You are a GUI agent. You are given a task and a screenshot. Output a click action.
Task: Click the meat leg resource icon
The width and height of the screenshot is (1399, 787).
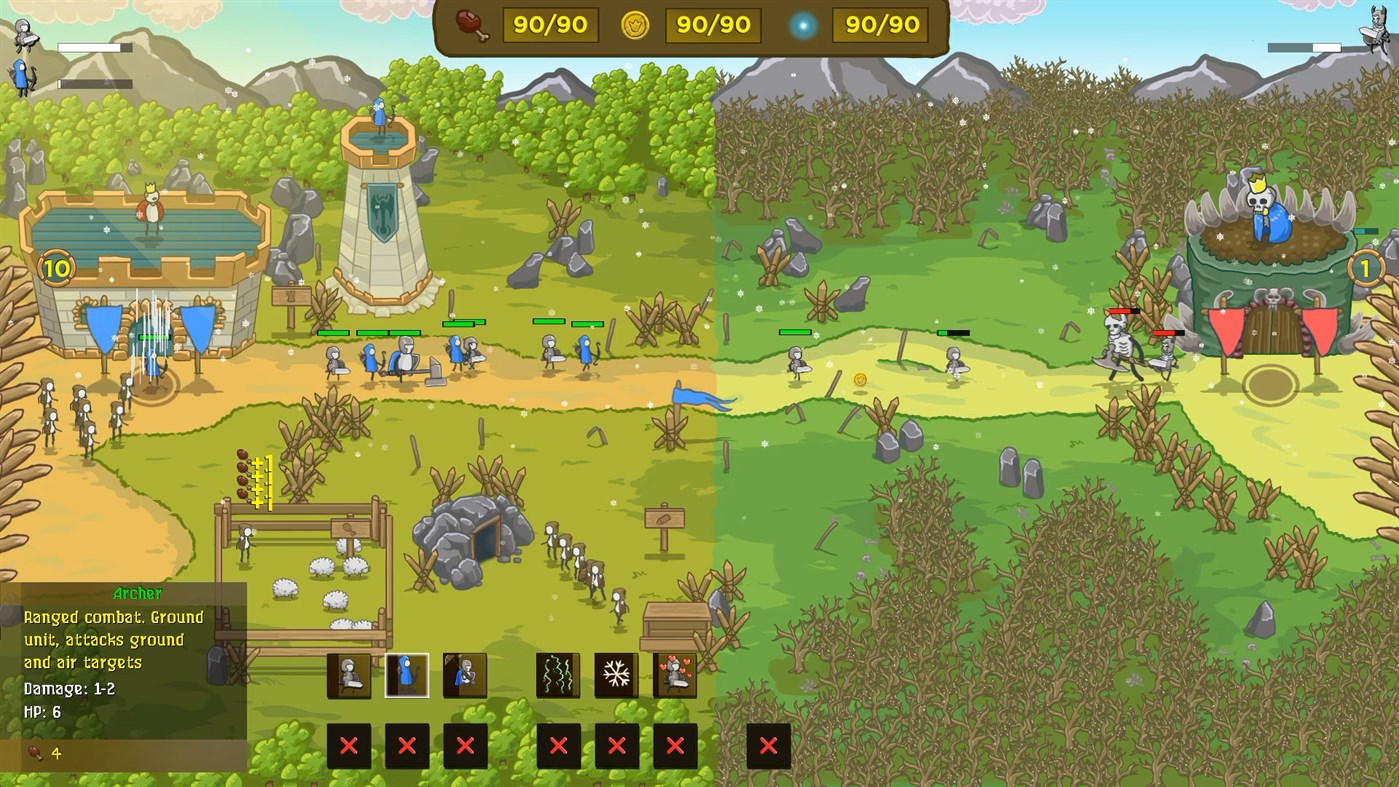[x=470, y=25]
